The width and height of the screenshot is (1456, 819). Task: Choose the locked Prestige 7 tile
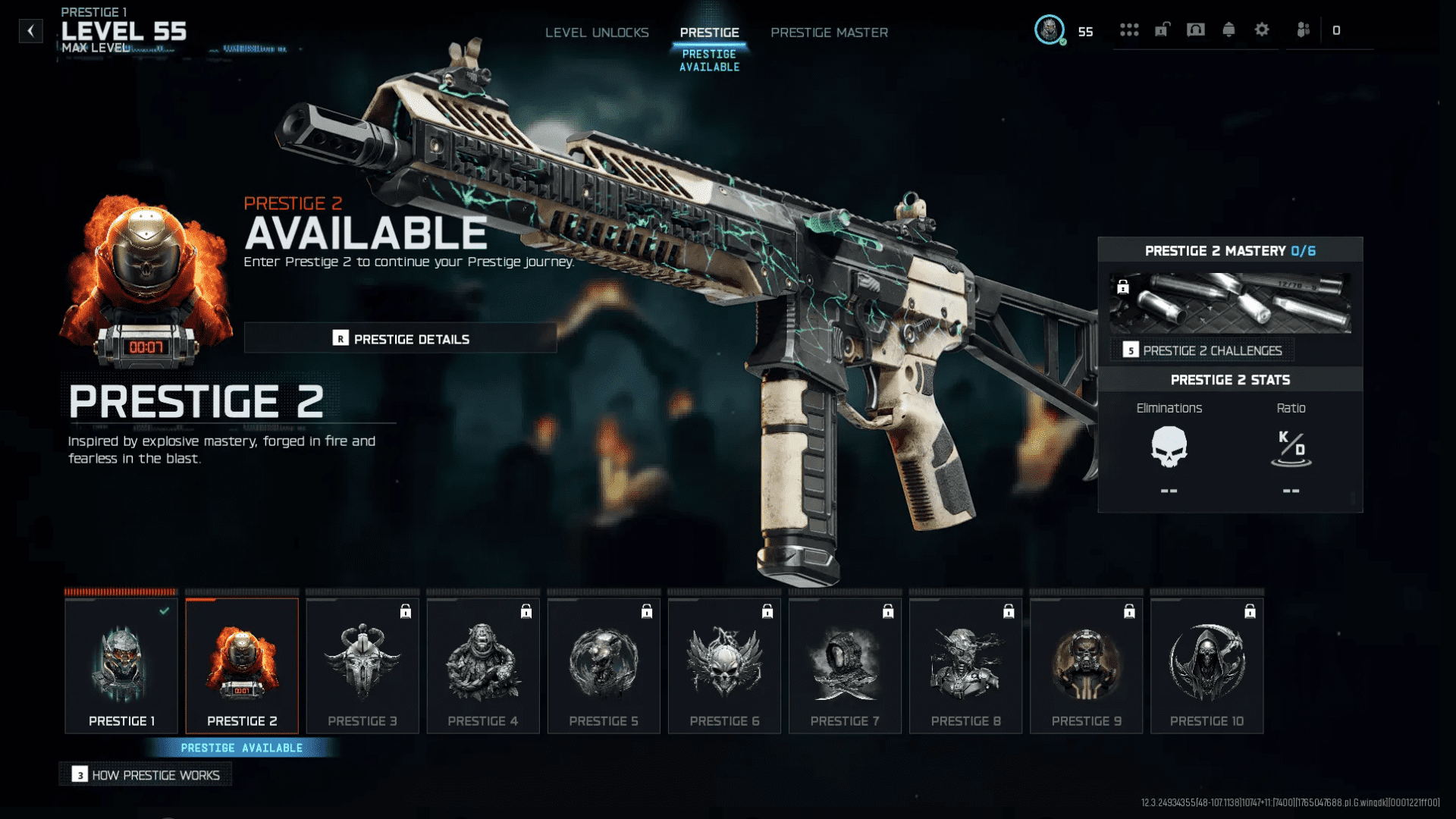coord(845,666)
